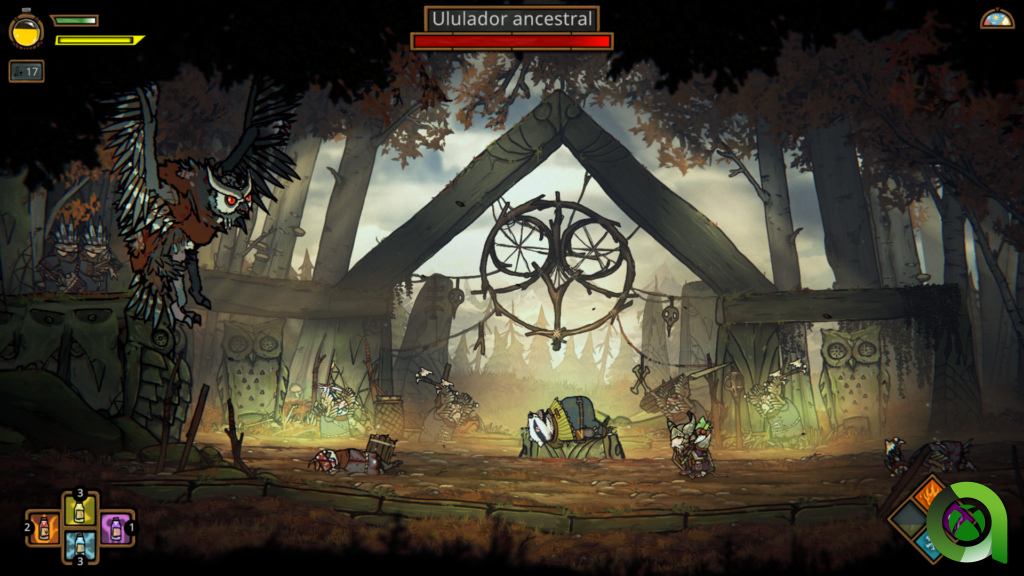The image size is (1024, 576).
Task: Activate the orange fire ability diamond
Action: click(928, 493)
